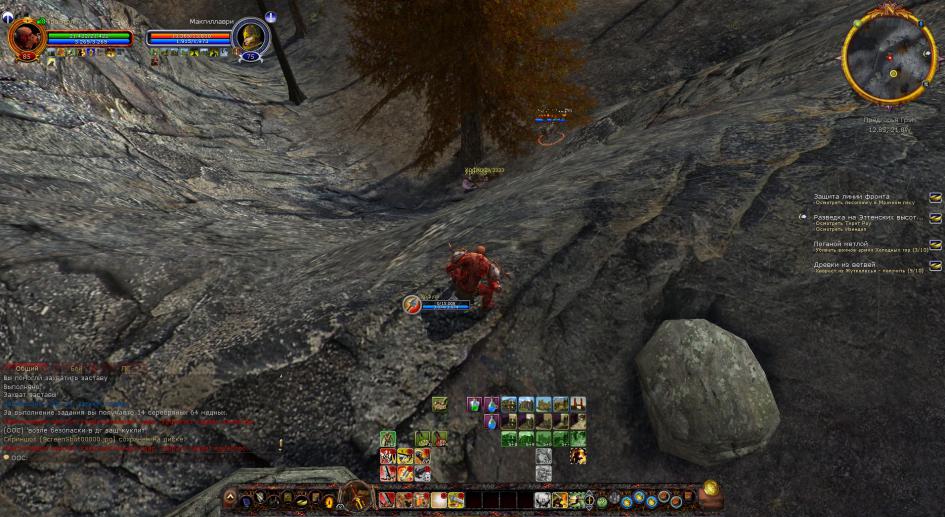The width and height of the screenshot is (945, 517).
Task: Open the gold coin store button
Action: tap(711, 489)
